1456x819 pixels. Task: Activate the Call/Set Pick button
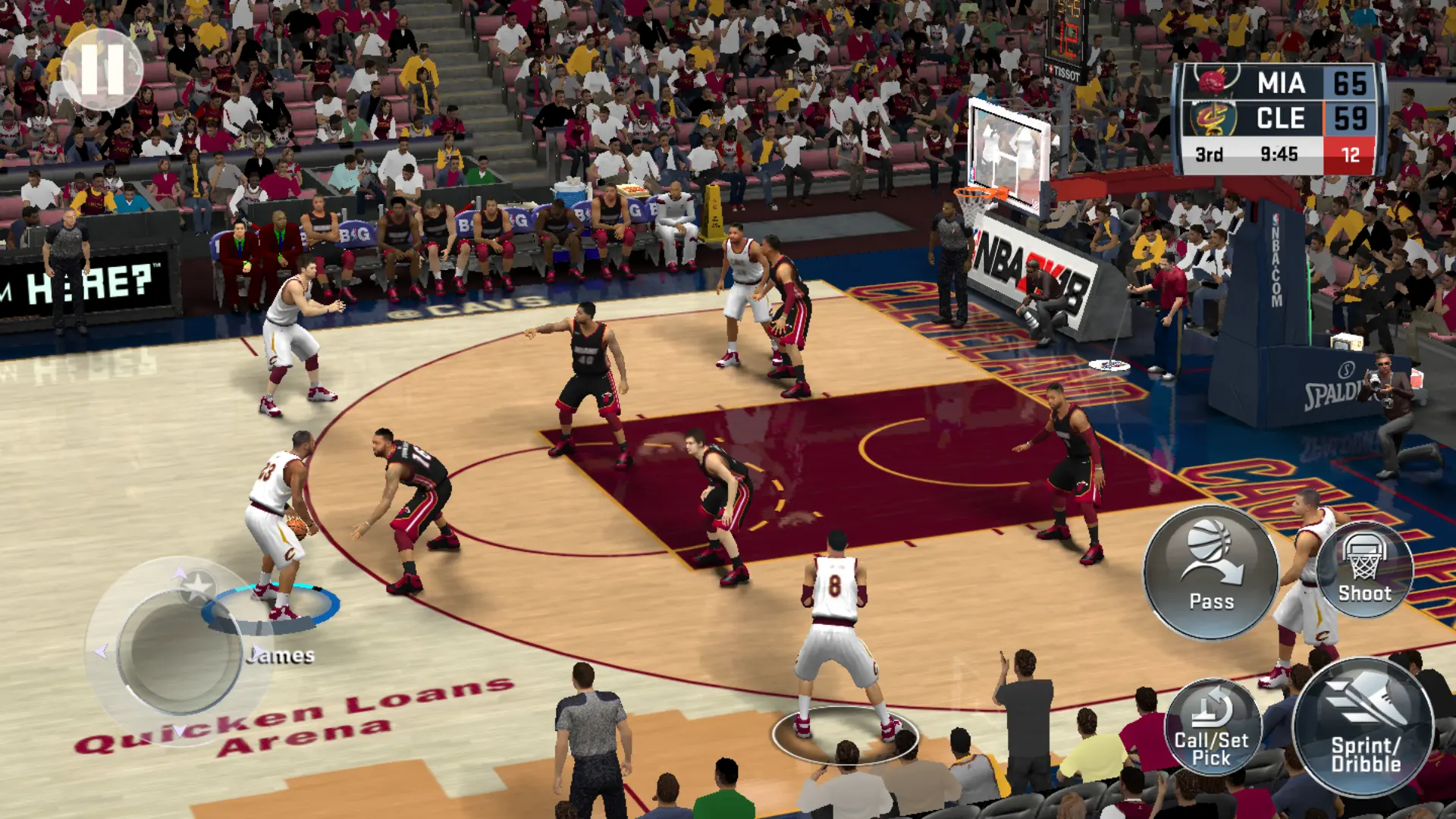(1212, 726)
